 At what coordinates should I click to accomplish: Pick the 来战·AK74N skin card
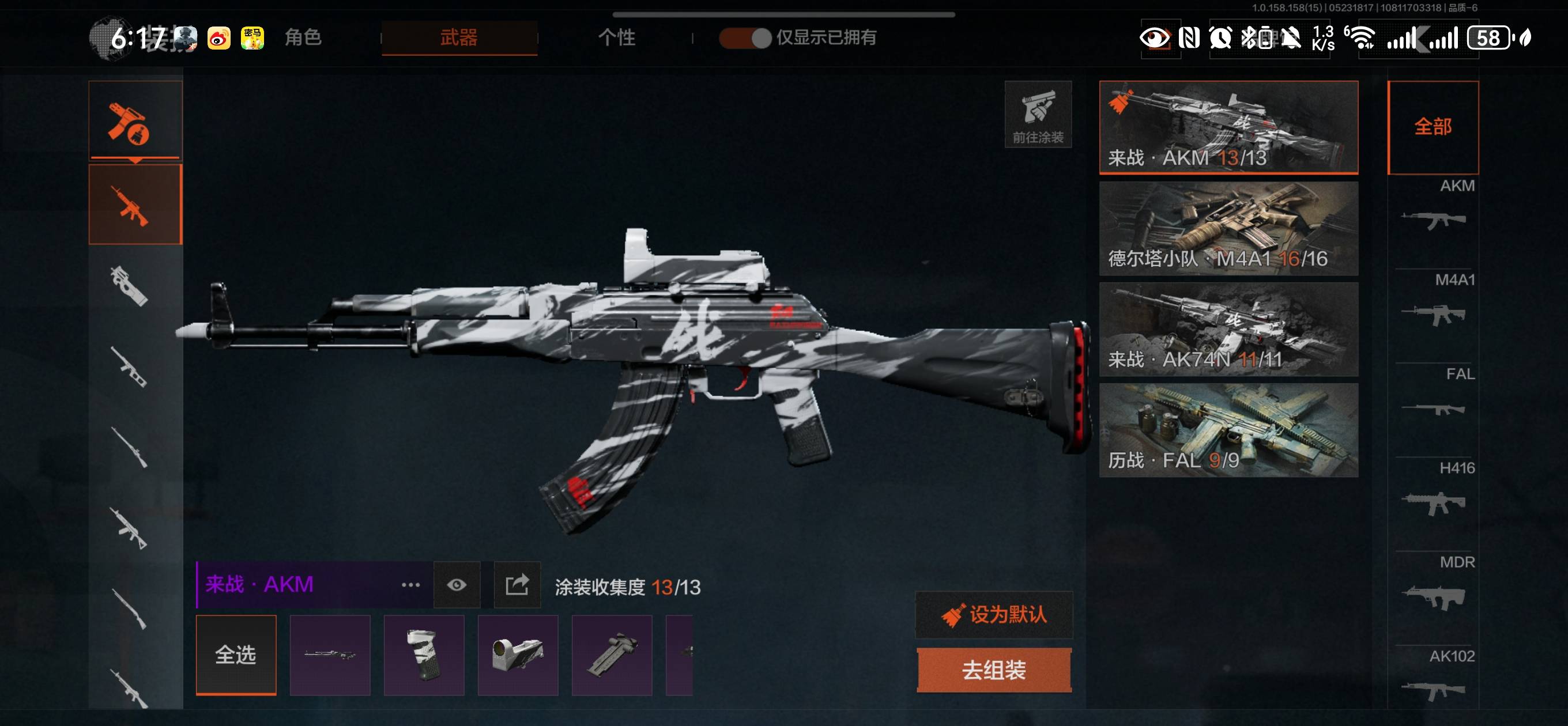(x=1228, y=329)
